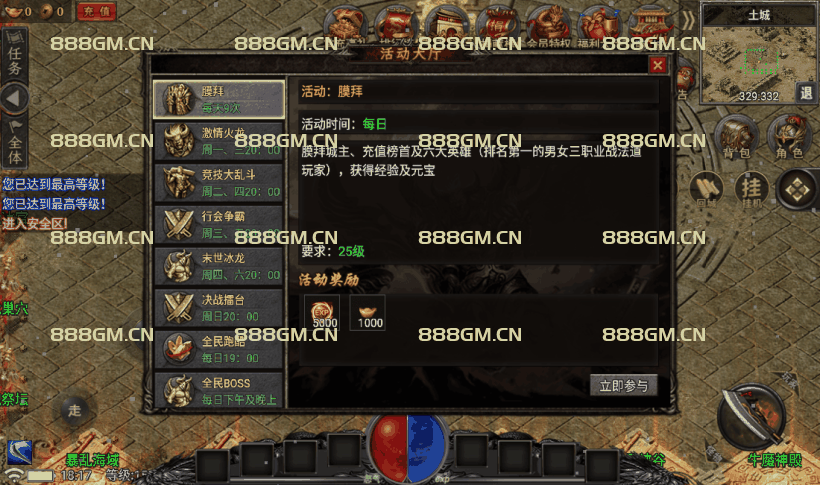Click the 退 exit button beside the minimap

click(806, 92)
